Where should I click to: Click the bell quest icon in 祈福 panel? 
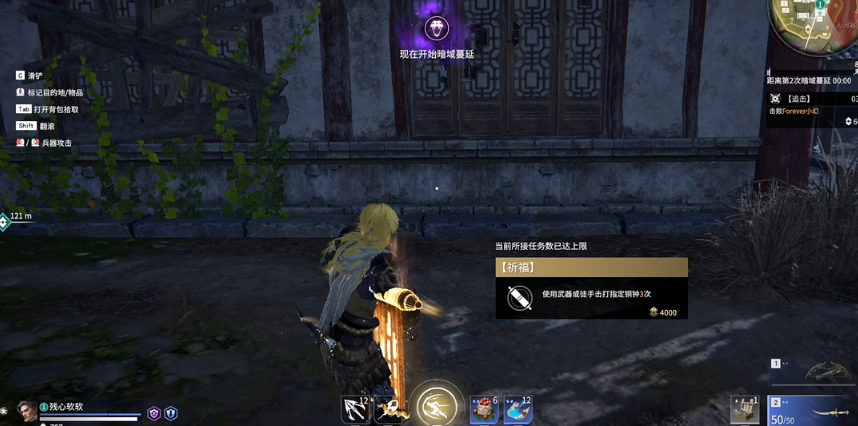[519, 297]
